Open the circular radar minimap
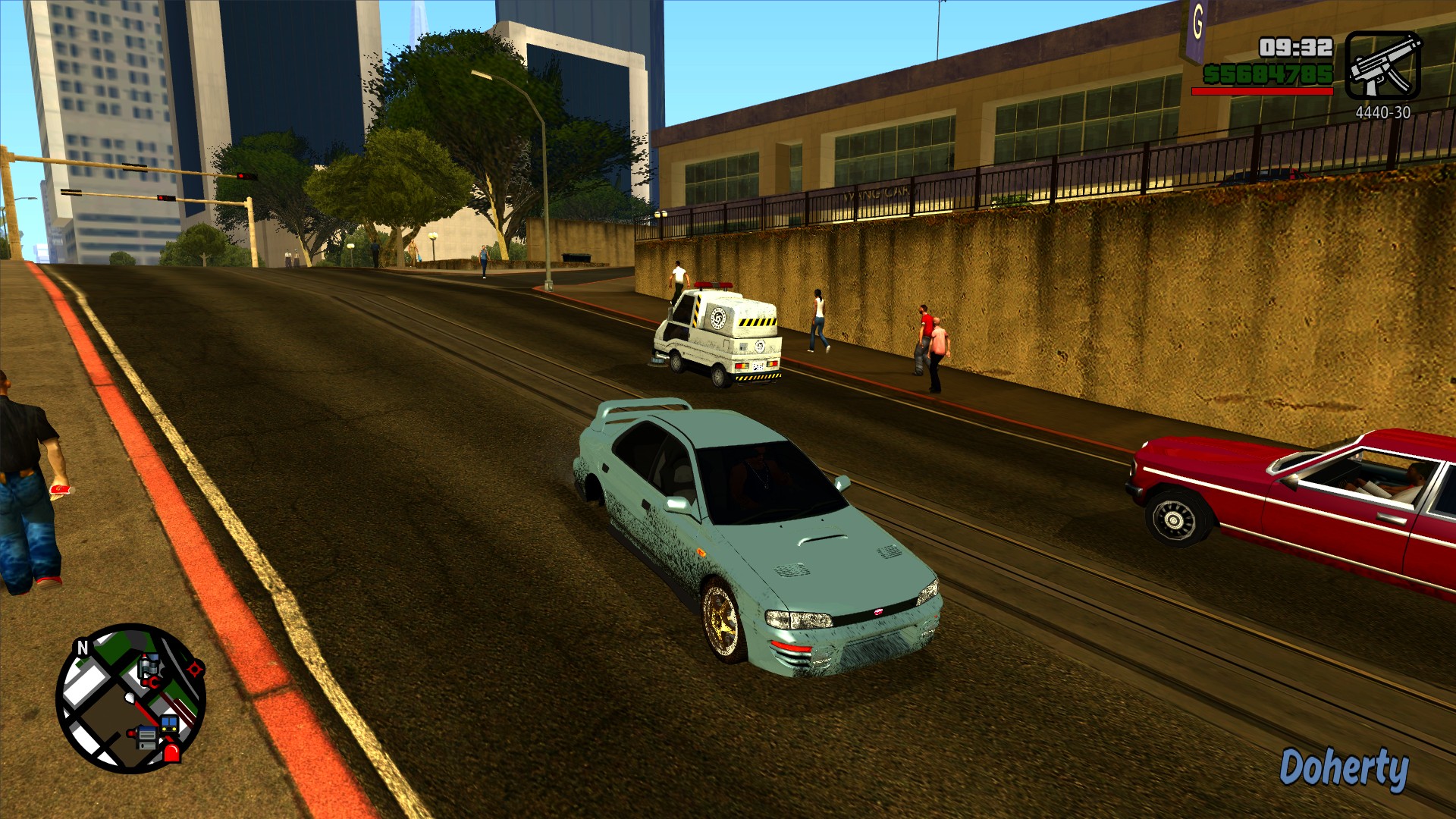 pos(130,698)
